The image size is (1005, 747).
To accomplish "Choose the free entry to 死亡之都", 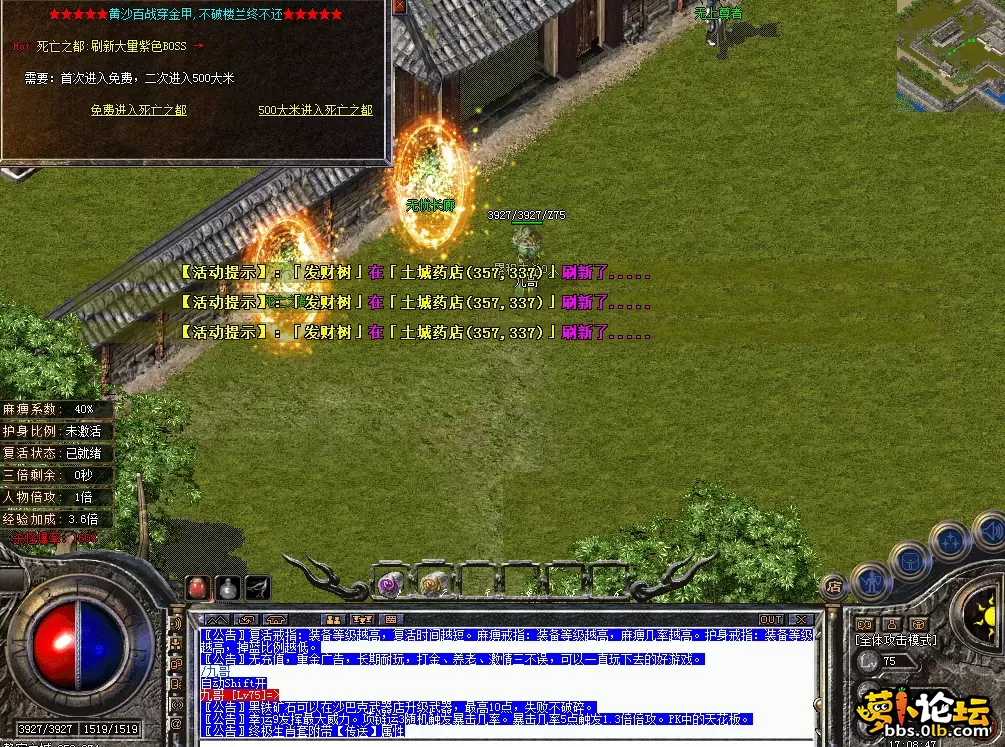I will point(138,110).
